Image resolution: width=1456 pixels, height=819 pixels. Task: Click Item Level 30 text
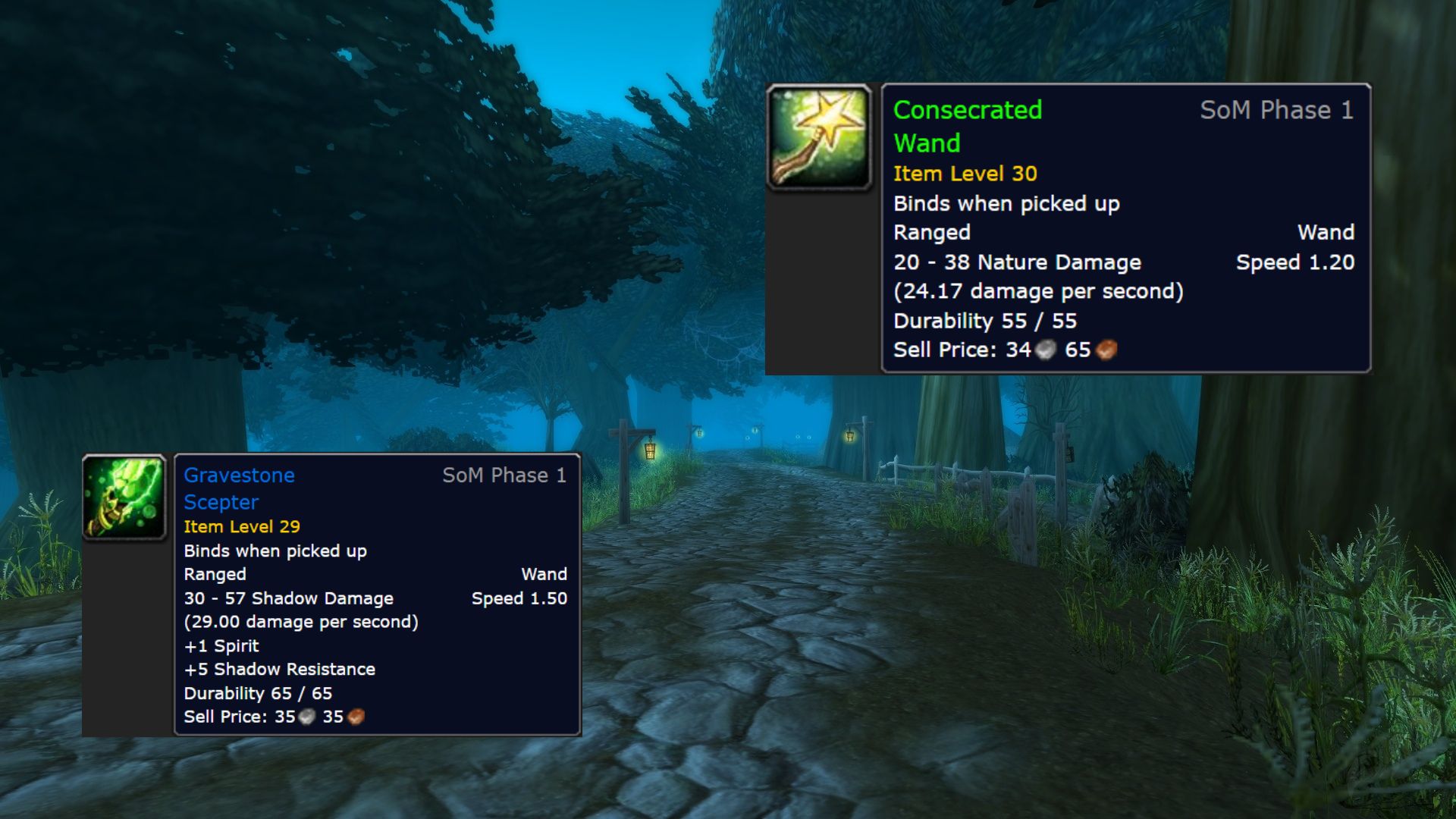(x=965, y=174)
